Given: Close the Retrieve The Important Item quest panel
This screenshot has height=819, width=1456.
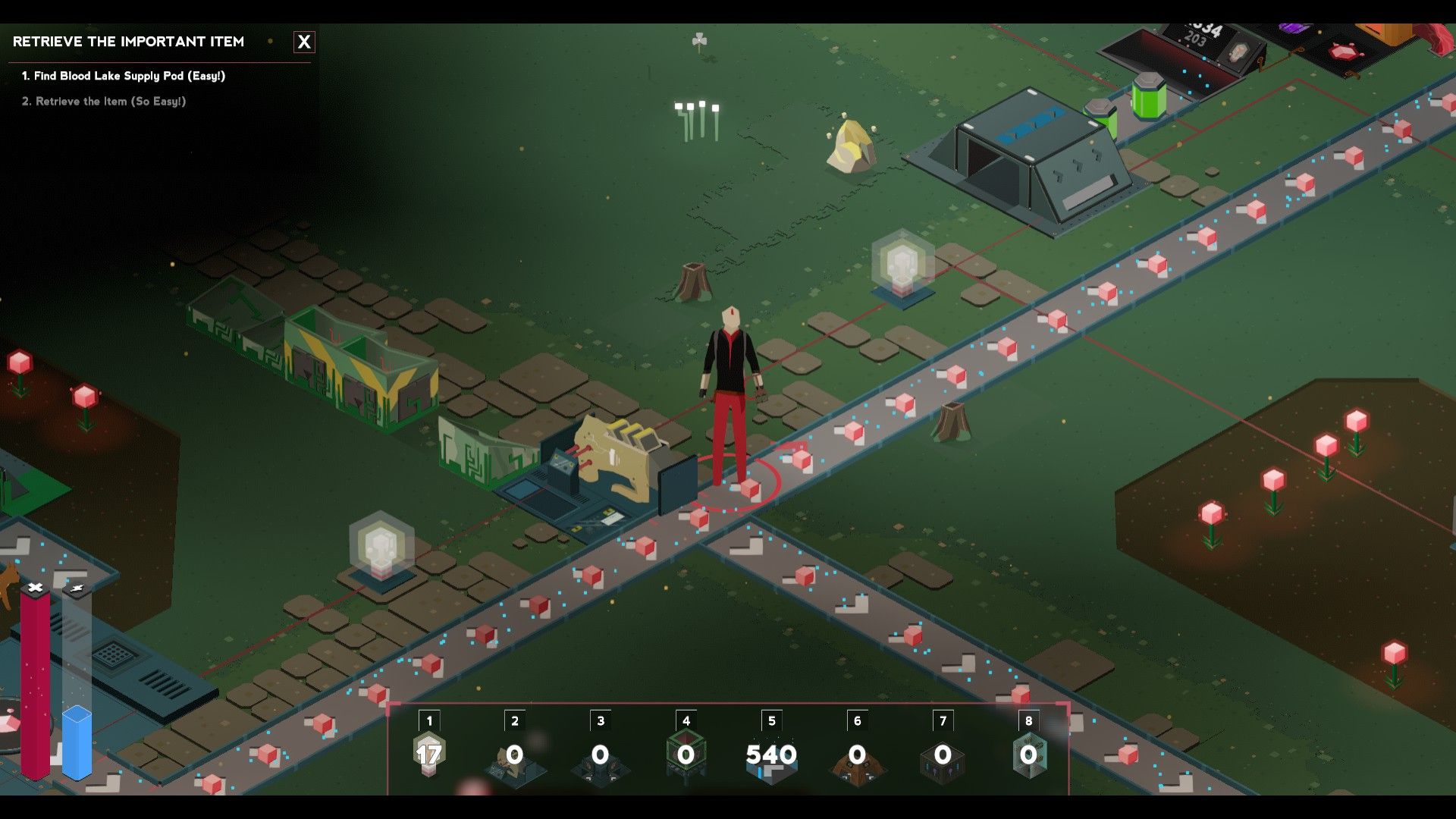Looking at the screenshot, I should pos(304,42).
